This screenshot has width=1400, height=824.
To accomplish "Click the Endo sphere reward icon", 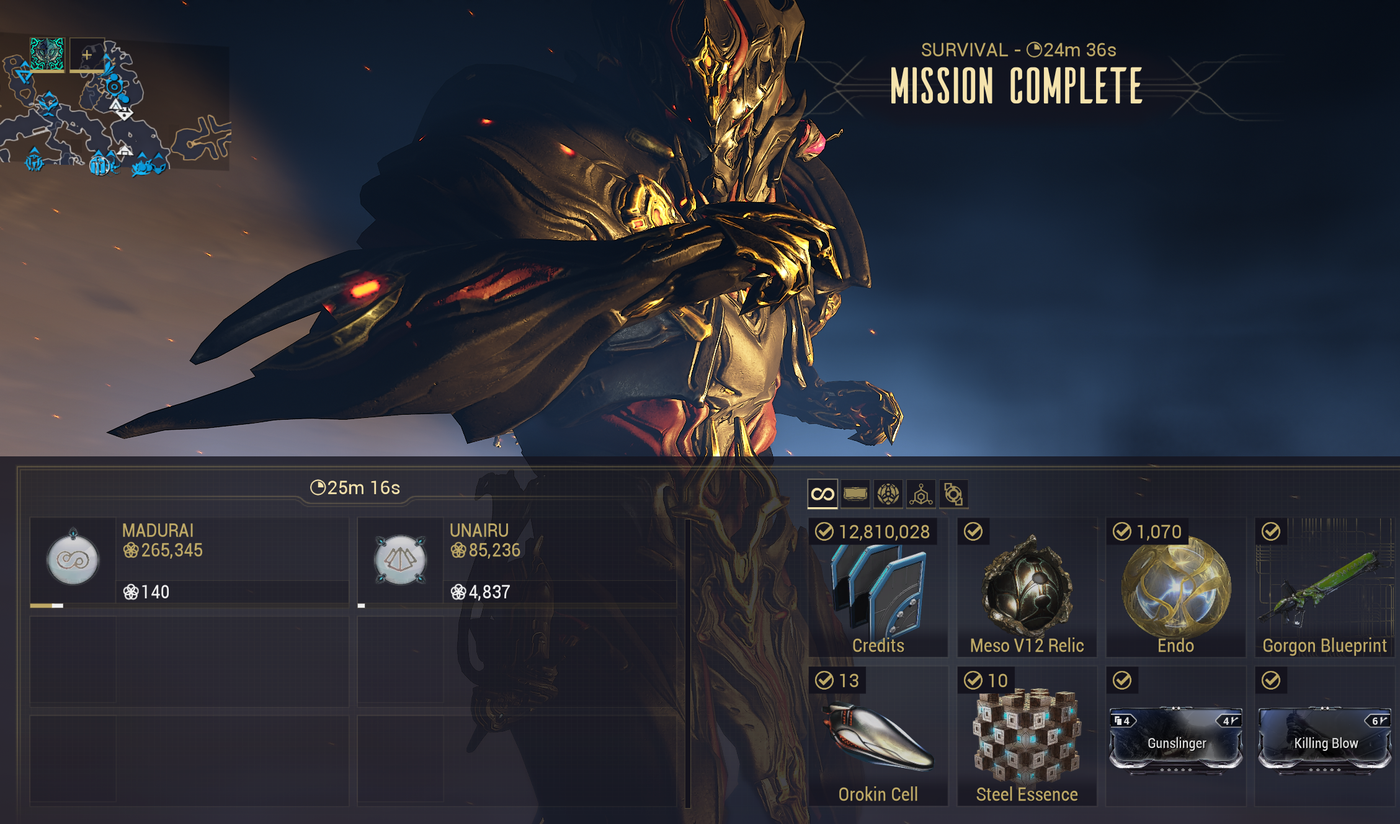I will coord(1175,590).
